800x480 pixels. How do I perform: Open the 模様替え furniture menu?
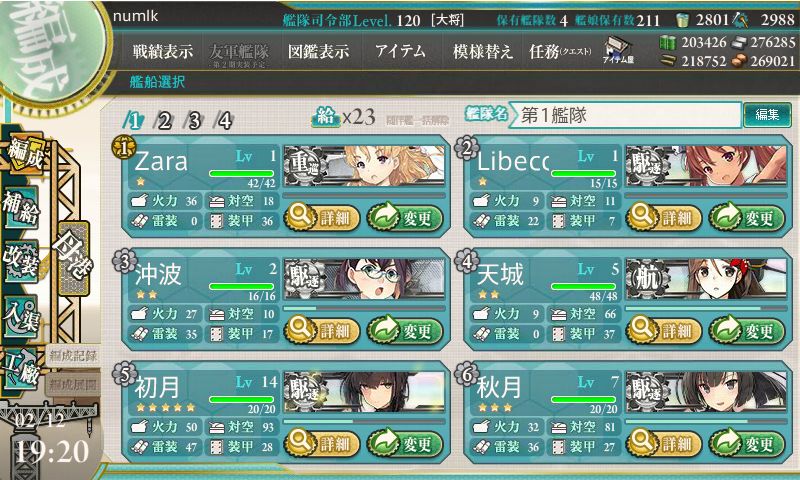[482, 52]
